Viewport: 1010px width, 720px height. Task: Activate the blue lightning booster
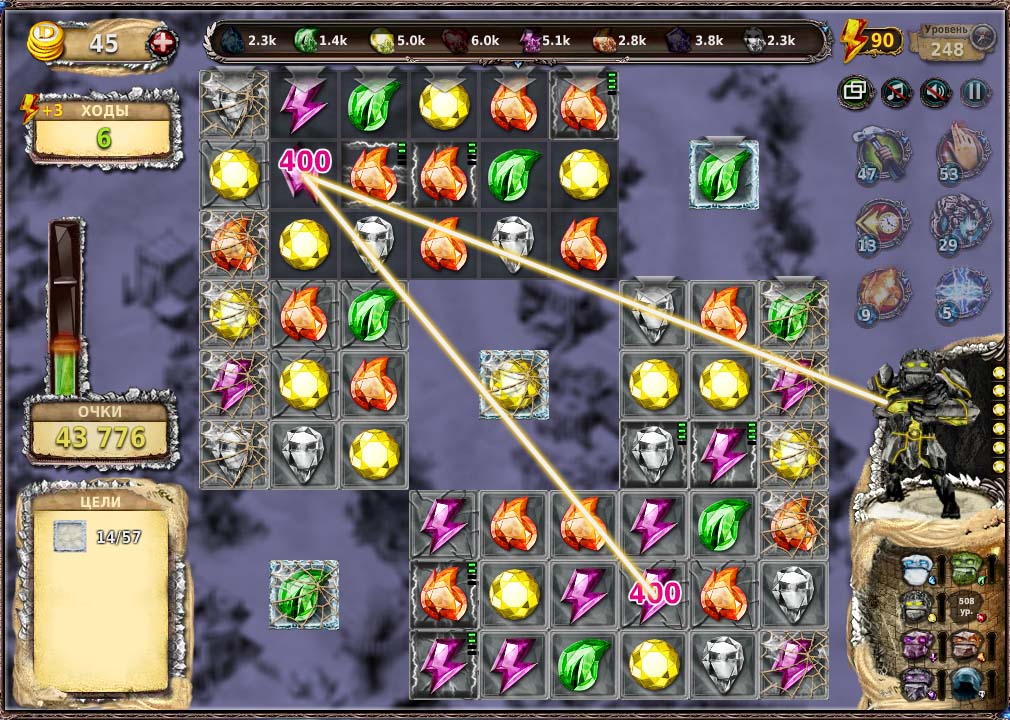pyautogui.click(x=962, y=290)
